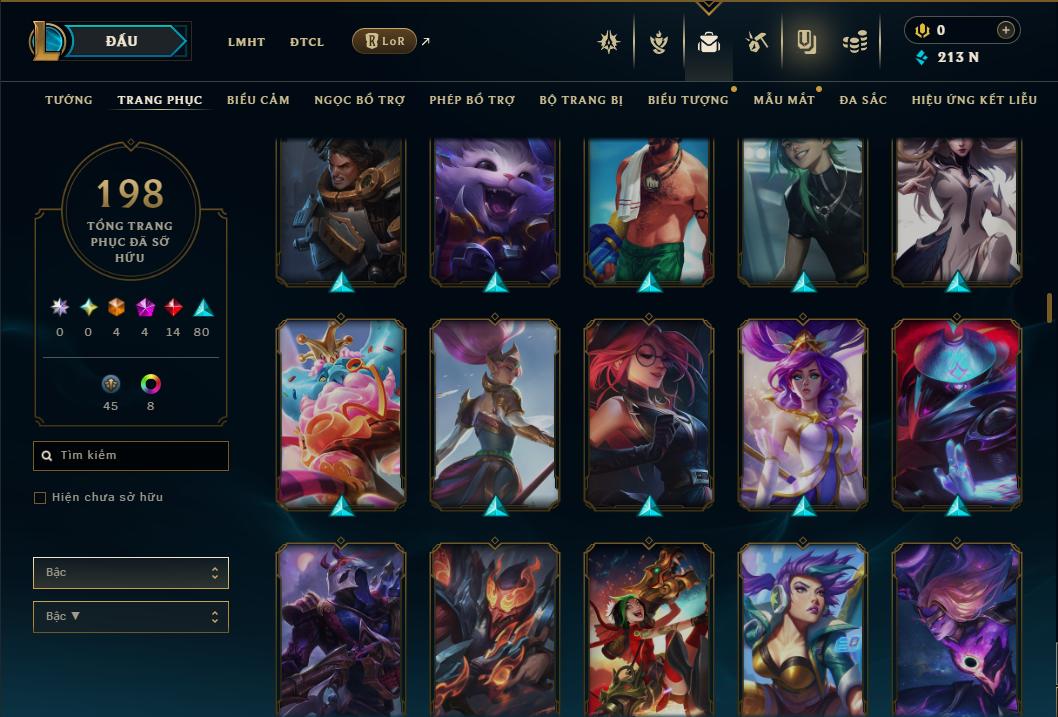Image resolution: width=1058 pixels, height=717 pixels.
Task: Click the Tìm kiếm search field
Action: pos(131,456)
